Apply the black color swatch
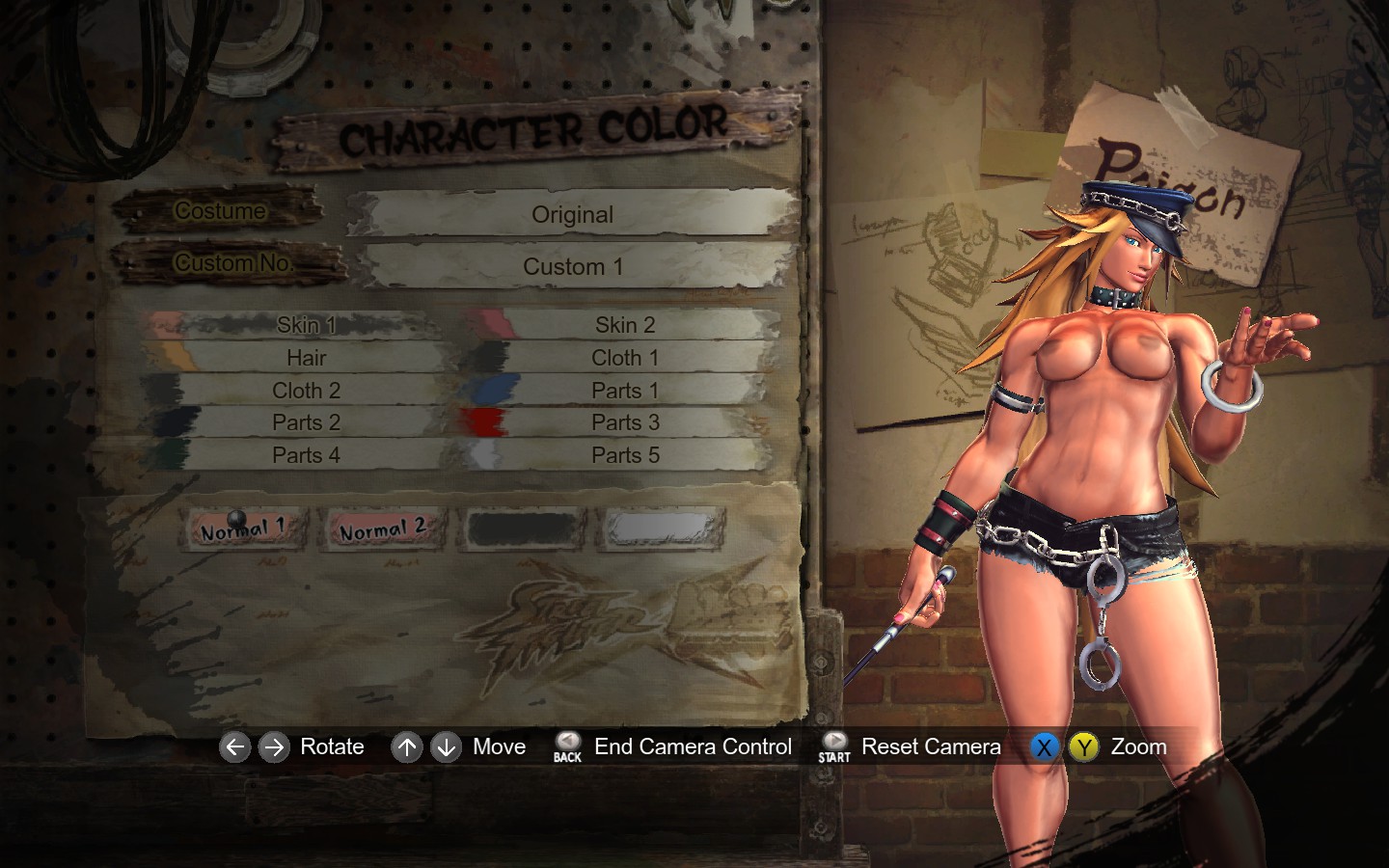Viewport: 1389px width, 868px height. pos(522,529)
